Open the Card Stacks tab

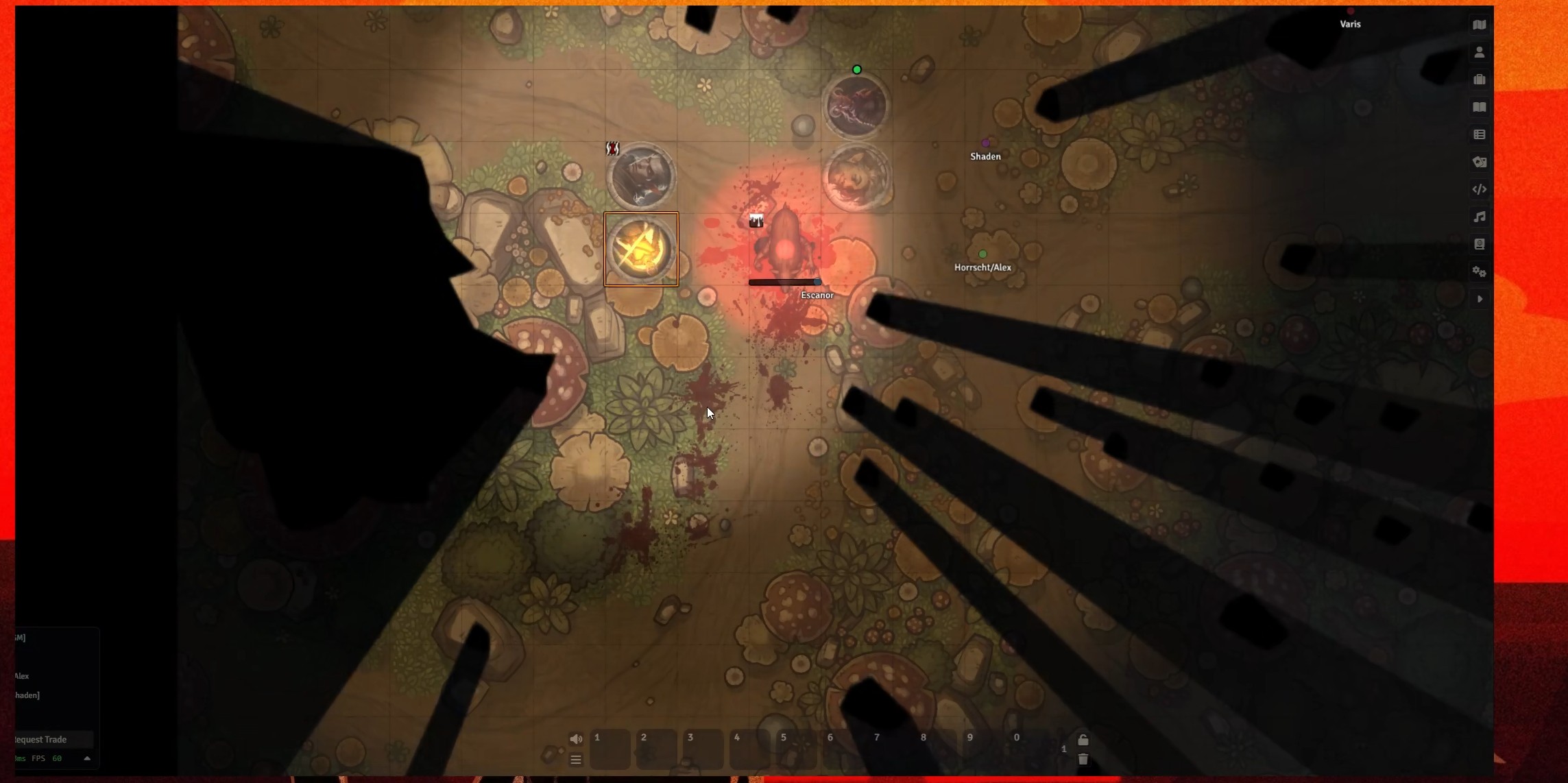pos(1479,162)
